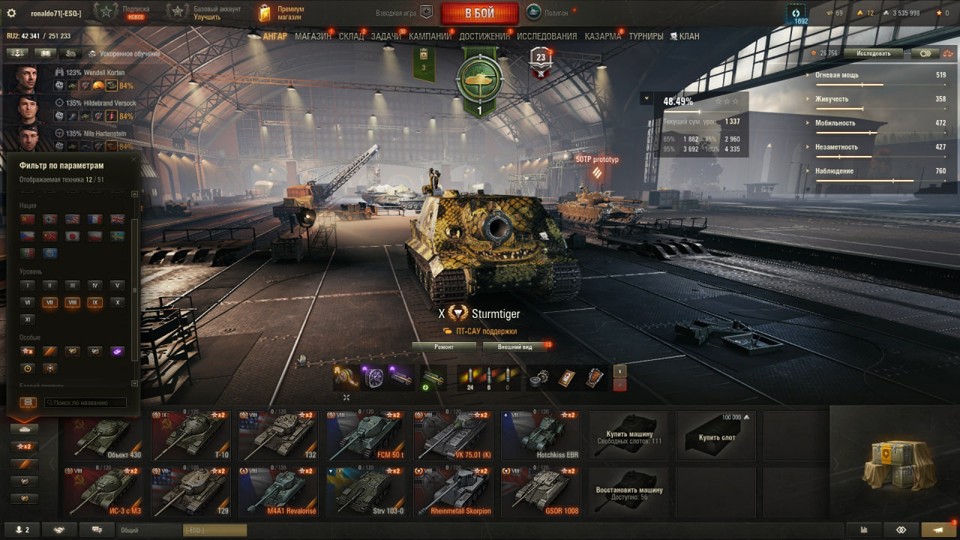Open the МАГАЗИН tab

[313, 37]
